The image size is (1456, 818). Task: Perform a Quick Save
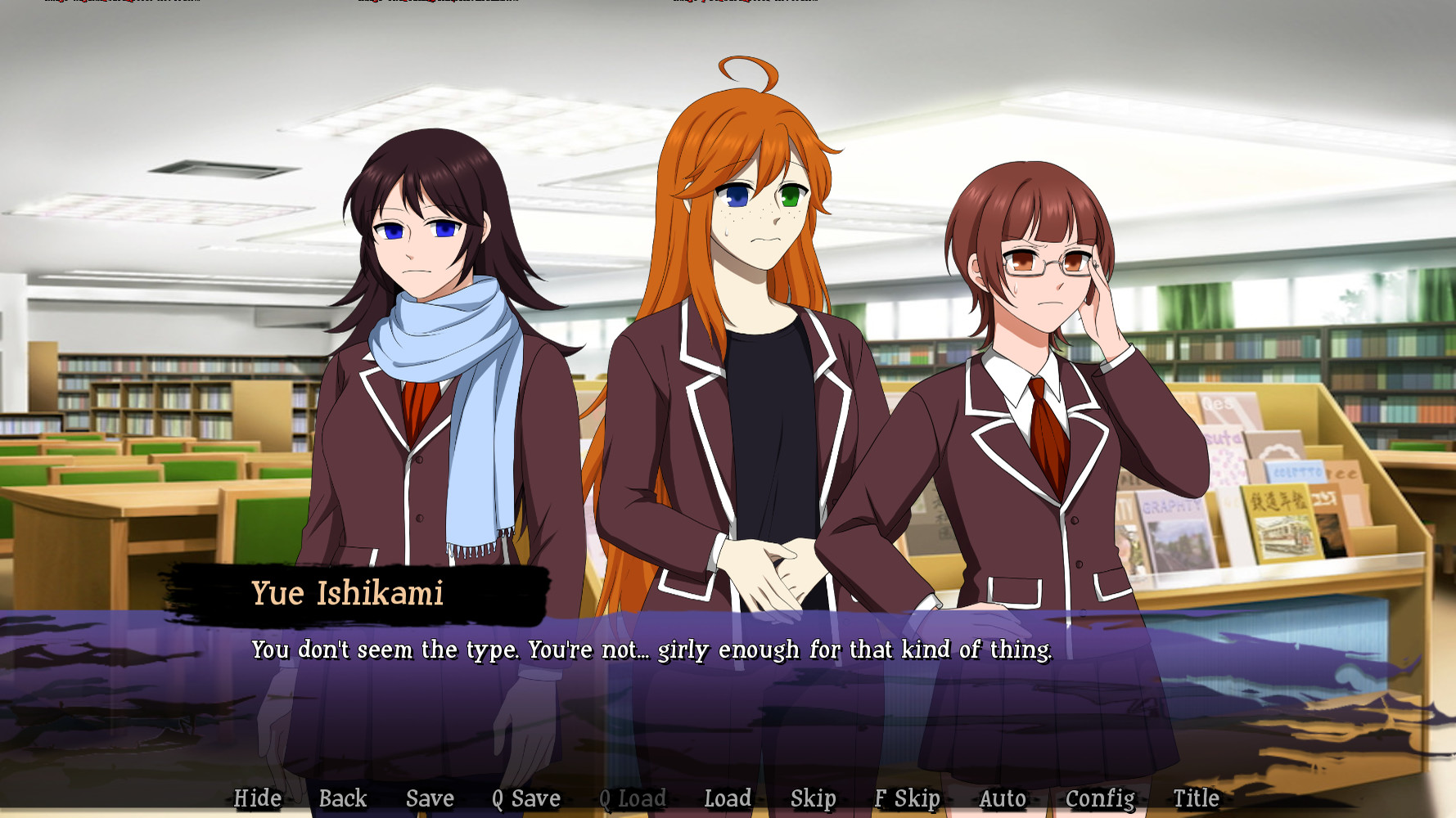click(x=525, y=798)
